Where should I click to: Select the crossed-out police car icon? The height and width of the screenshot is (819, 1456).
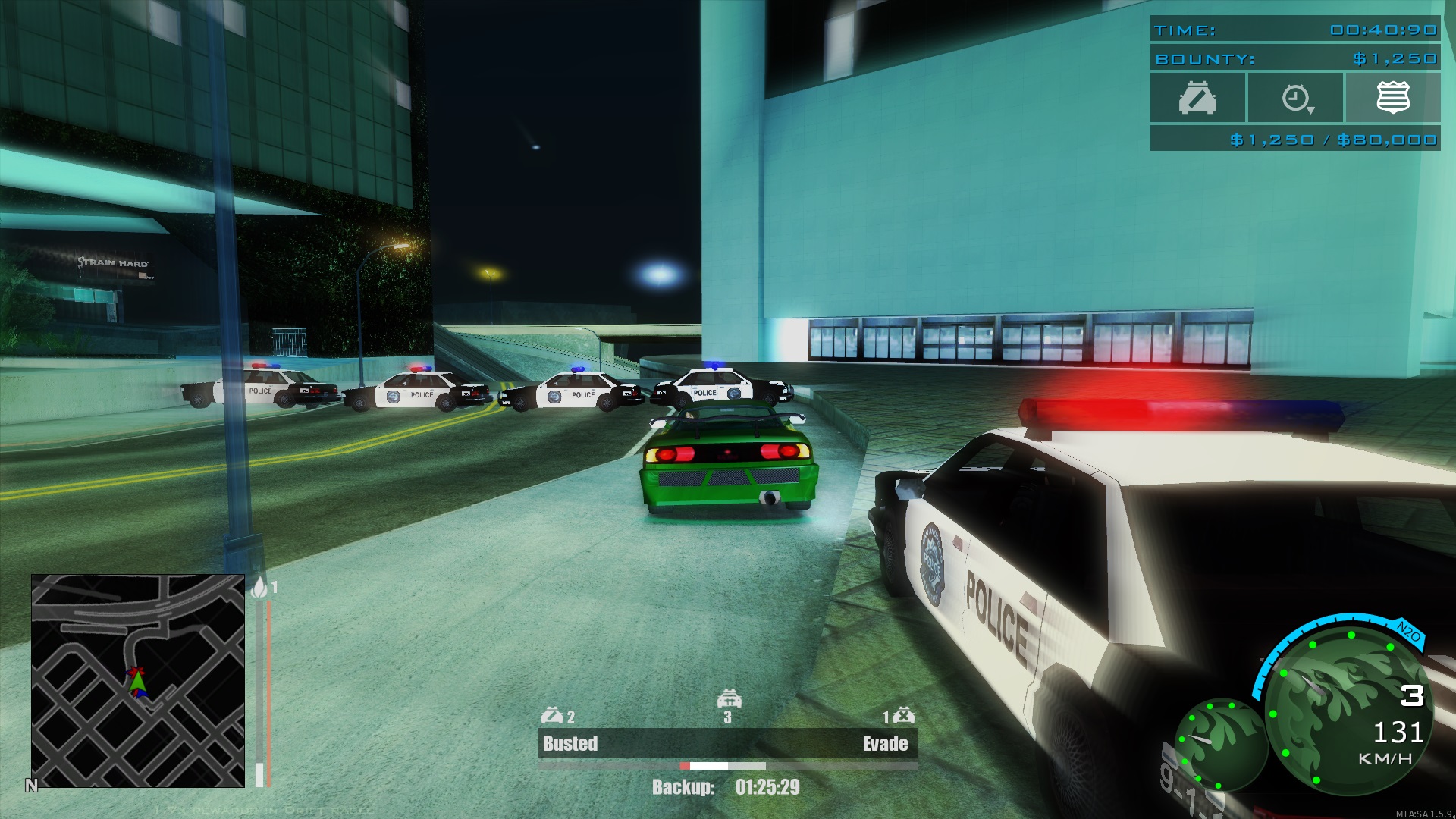coord(1197,99)
